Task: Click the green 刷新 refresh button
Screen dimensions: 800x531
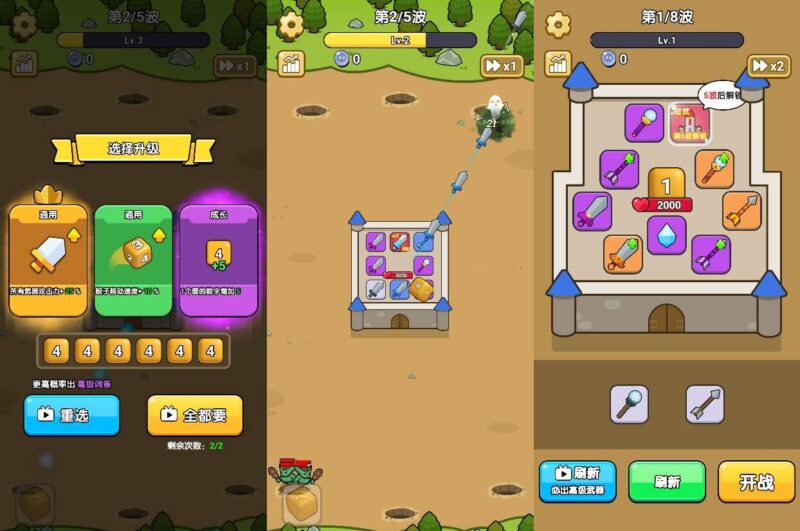Action: [667, 482]
